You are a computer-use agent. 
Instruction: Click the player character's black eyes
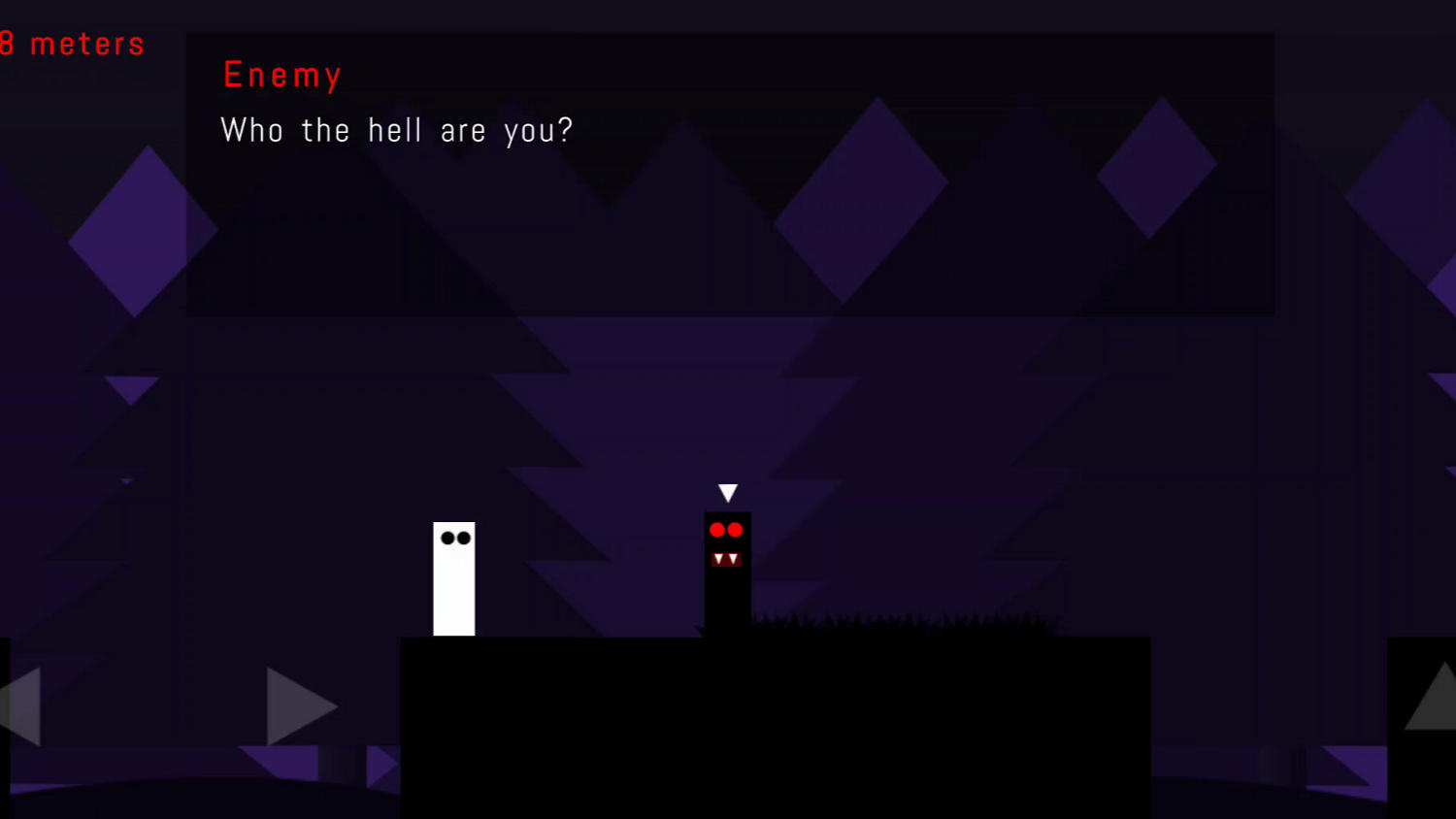pos(455,537)
